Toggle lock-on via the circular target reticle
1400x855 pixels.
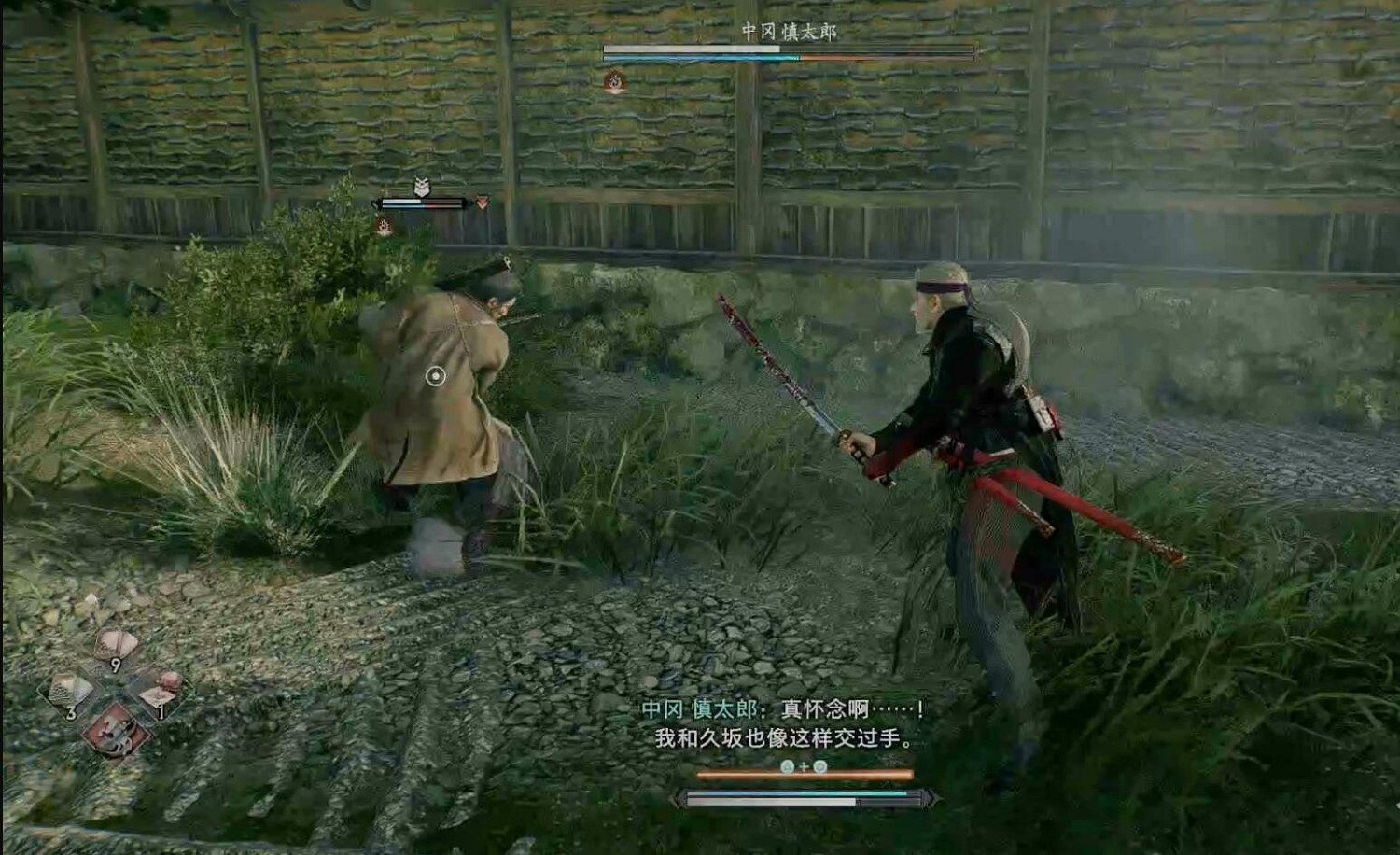(434, 376)
